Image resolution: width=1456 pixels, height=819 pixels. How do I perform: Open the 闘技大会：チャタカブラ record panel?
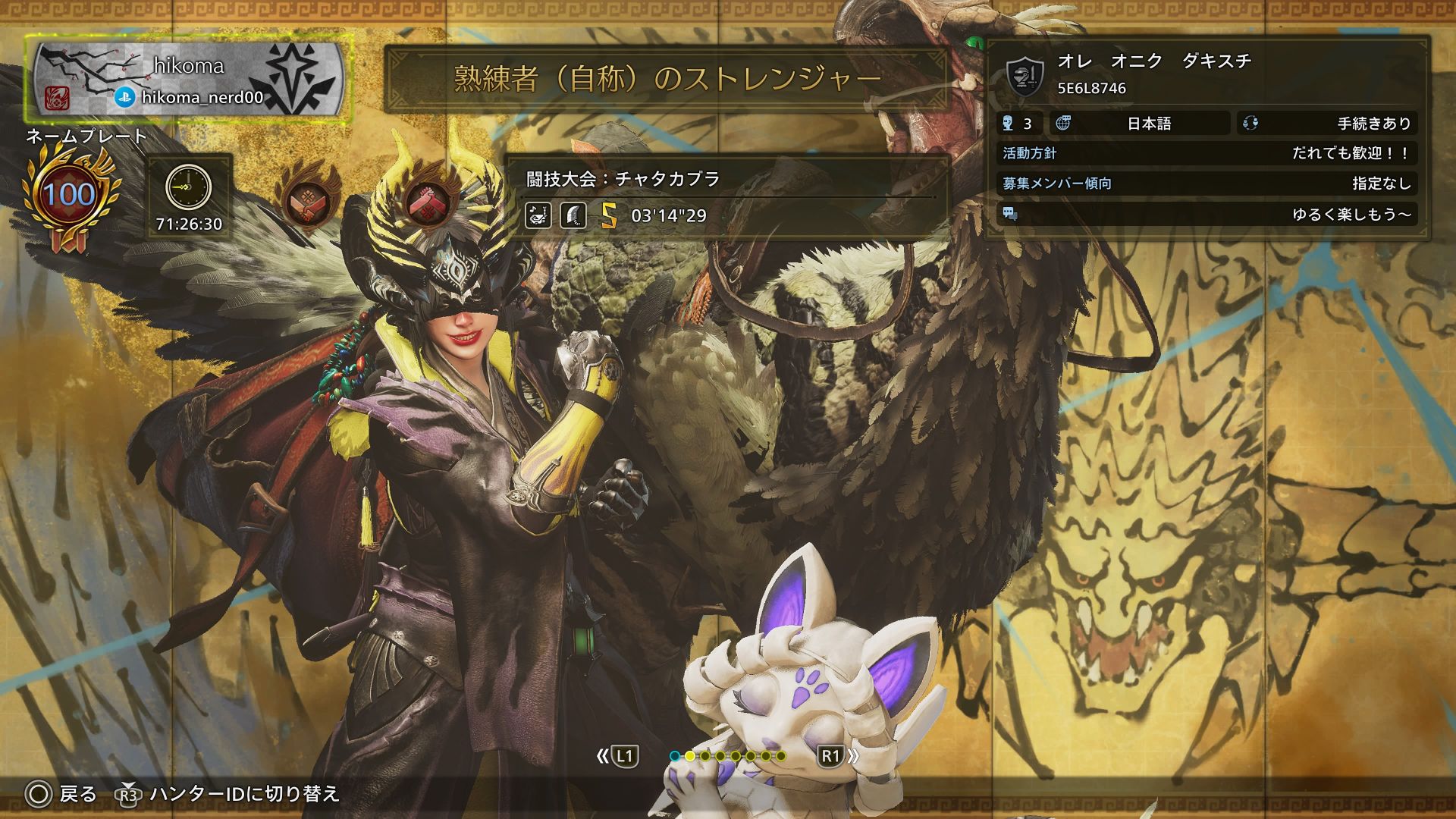726,179
